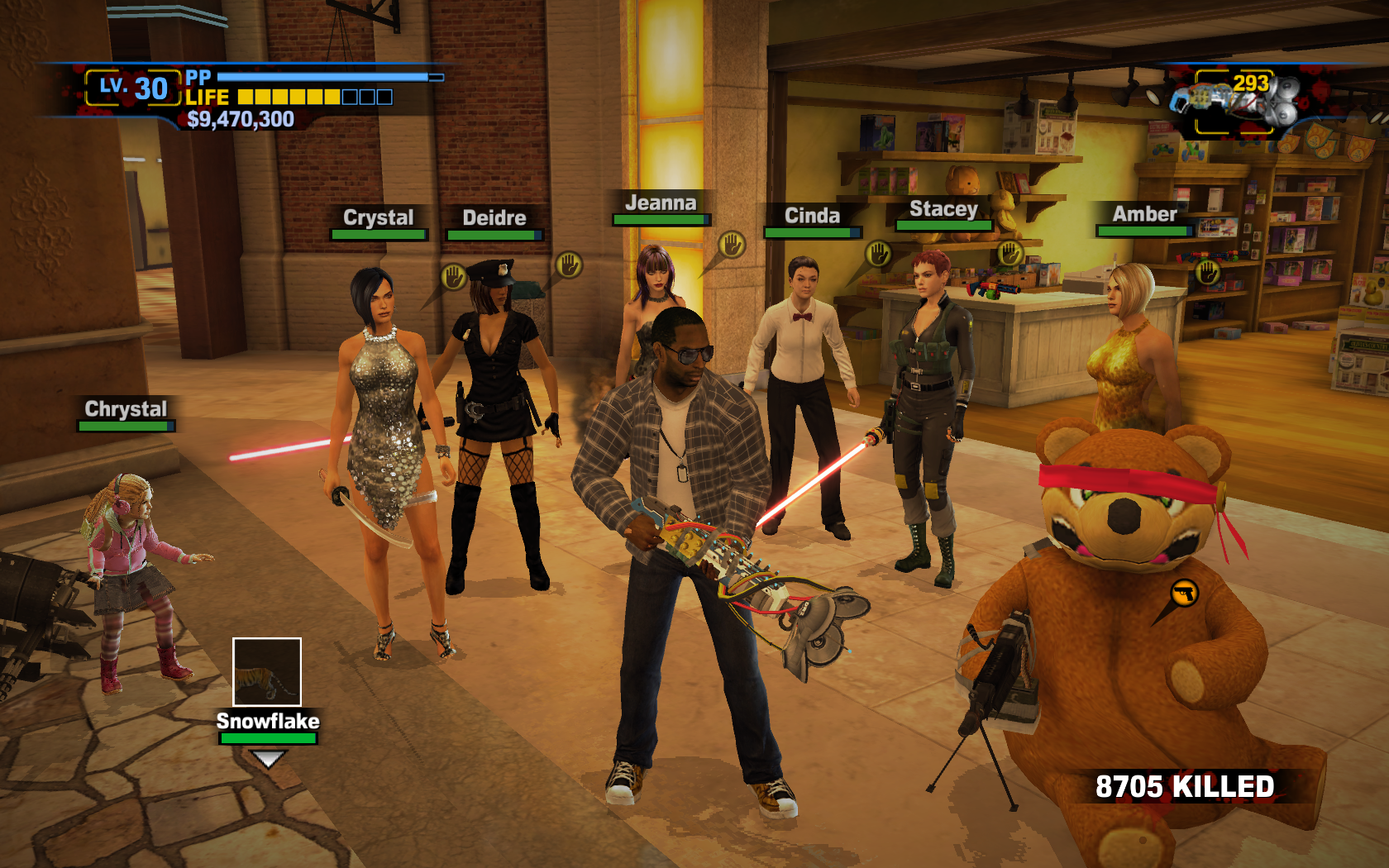Click the arrow below Snowflake's health bar
Image resolution: width=1389 pixels, height=868 pixels.
[268, 758]
